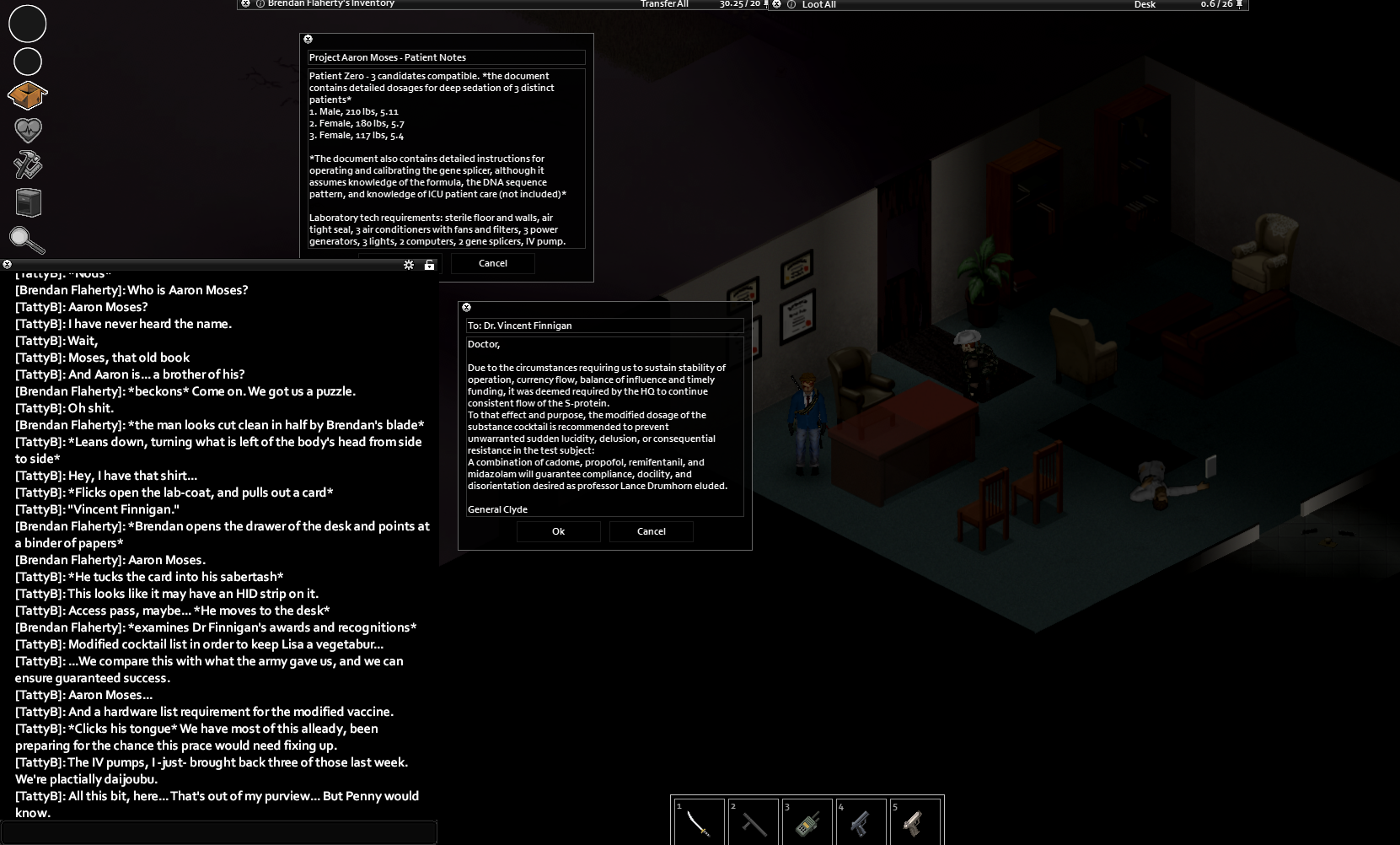Image resolution: width=1400 pixels, height=845 pixels.
Task: Select the nightstick in hotbar slot 2
Action: [754, 822]
